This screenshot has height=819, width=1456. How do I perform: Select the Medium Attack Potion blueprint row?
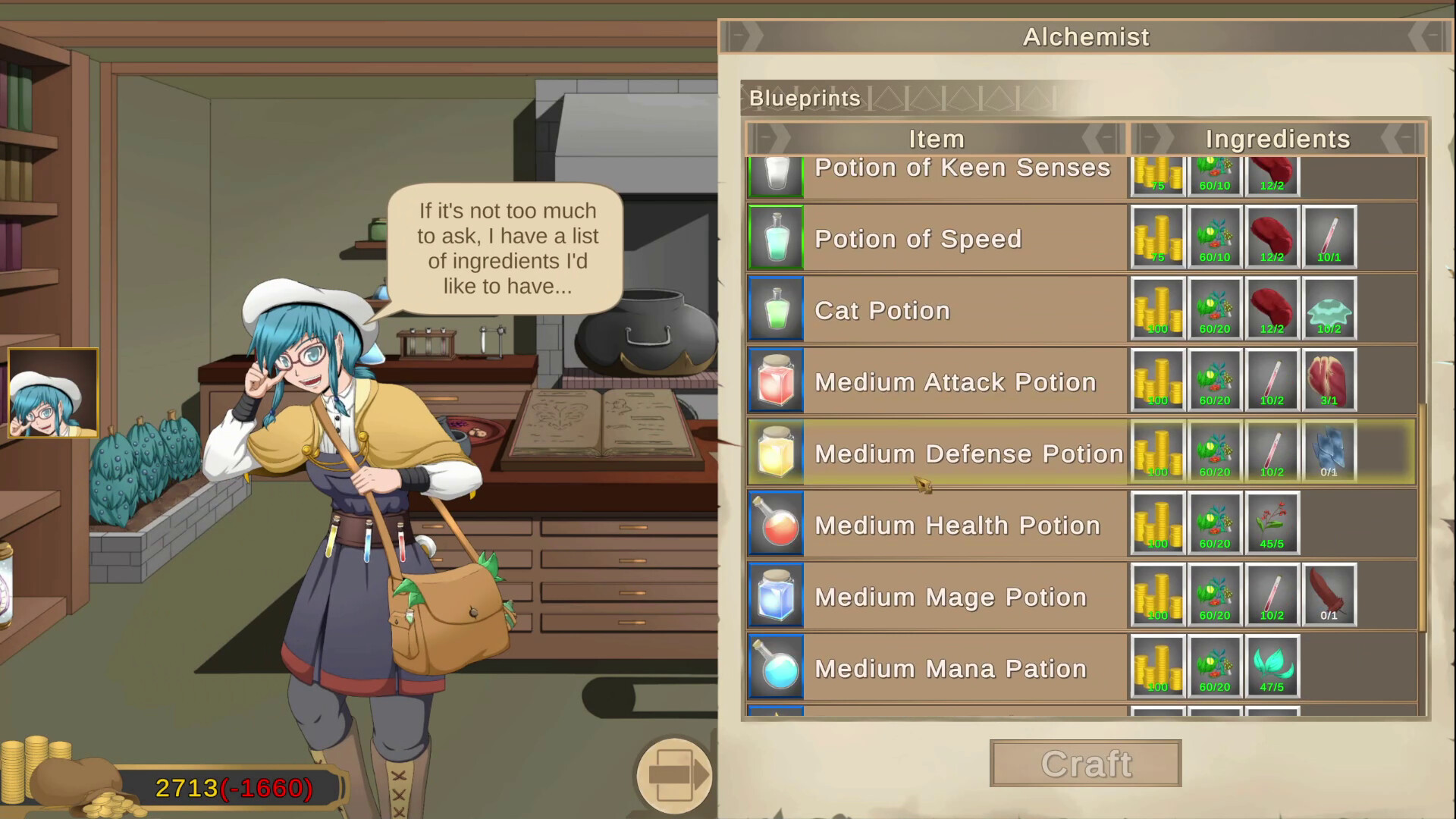tap(954, 381)
